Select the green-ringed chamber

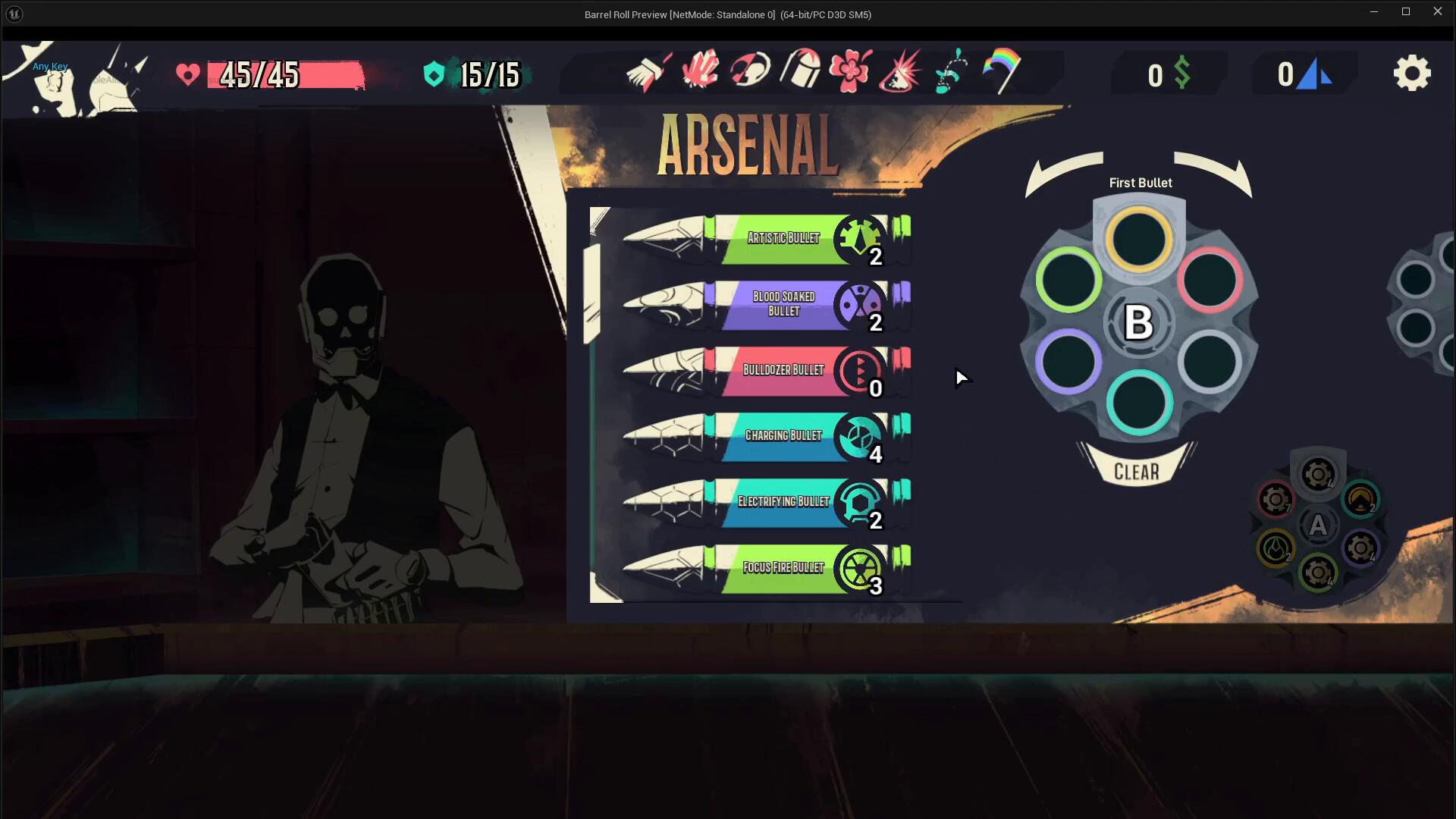pos(1068,280)
